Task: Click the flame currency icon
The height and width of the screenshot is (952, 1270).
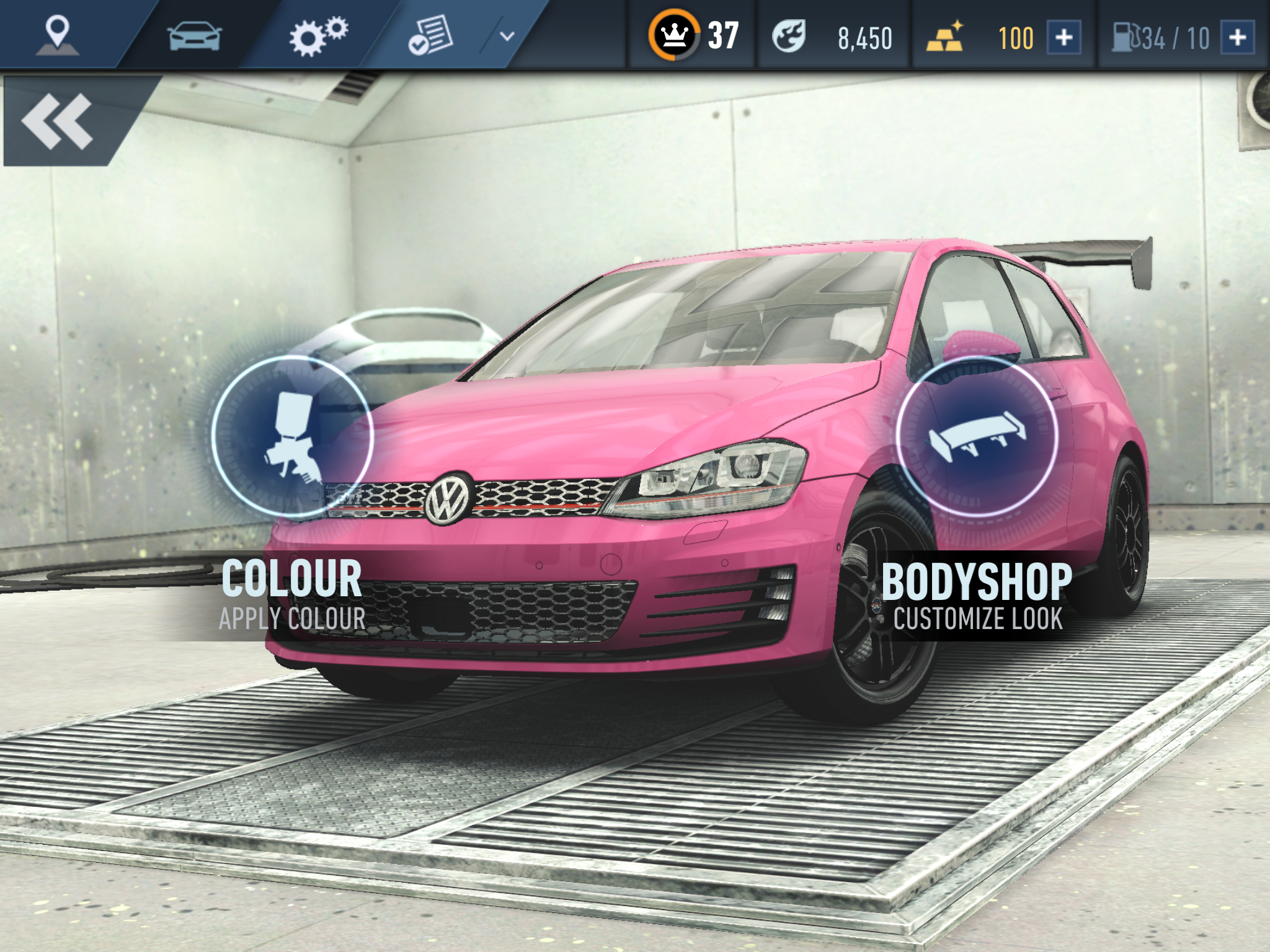Action: click(789, 35)
